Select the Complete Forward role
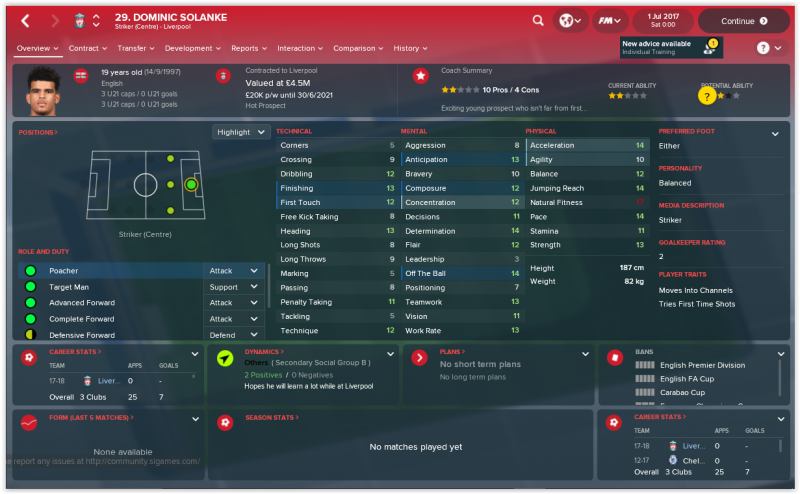This screenshot has height=494, width=800. pyautogui.click(x=110, y=319)
